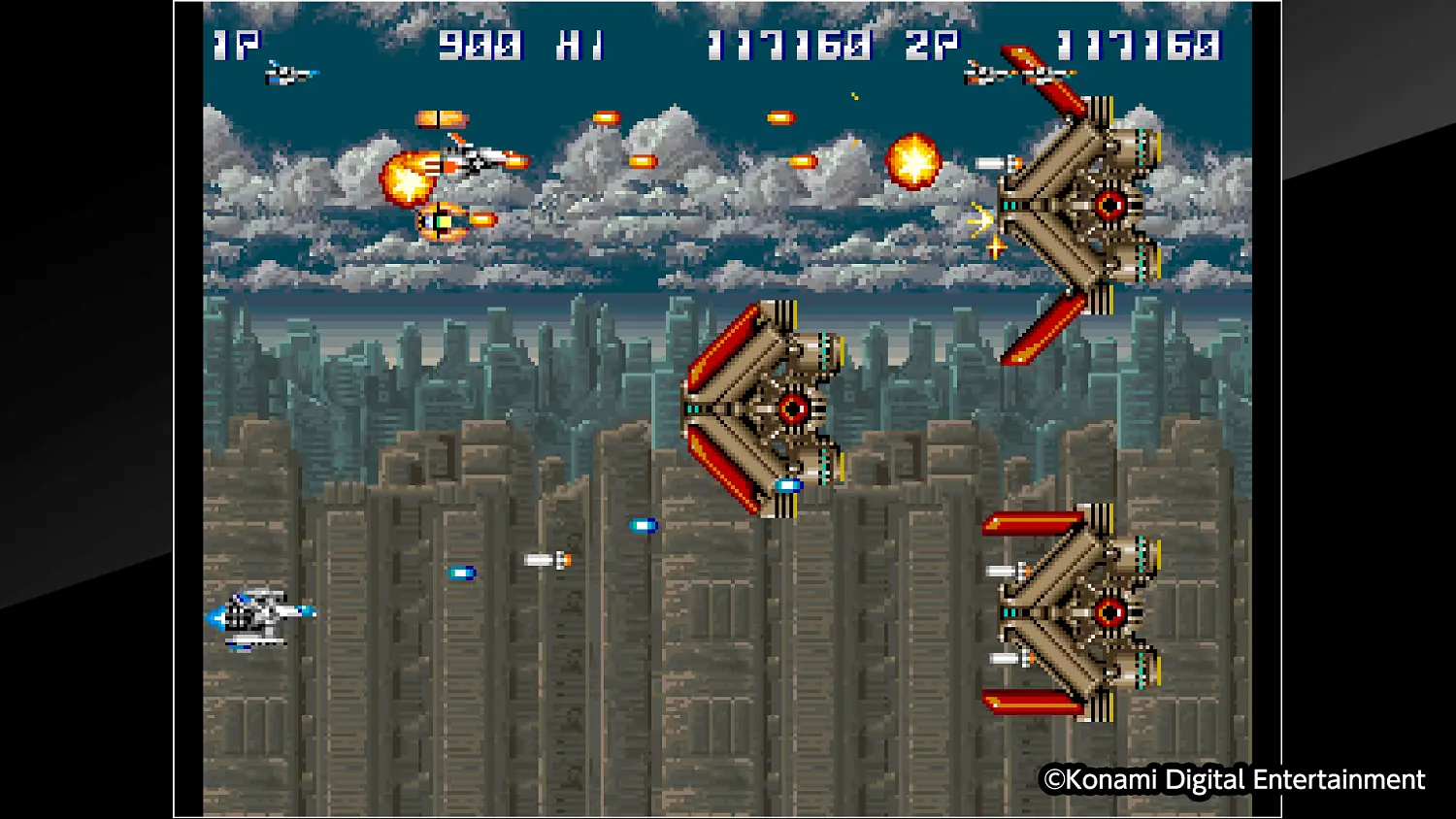Image resolution: width=1456 pixels, height=819 pixels.
Task: Click the Konami Digital Entertainment copyright text
Action: (x=1231, y=779)
